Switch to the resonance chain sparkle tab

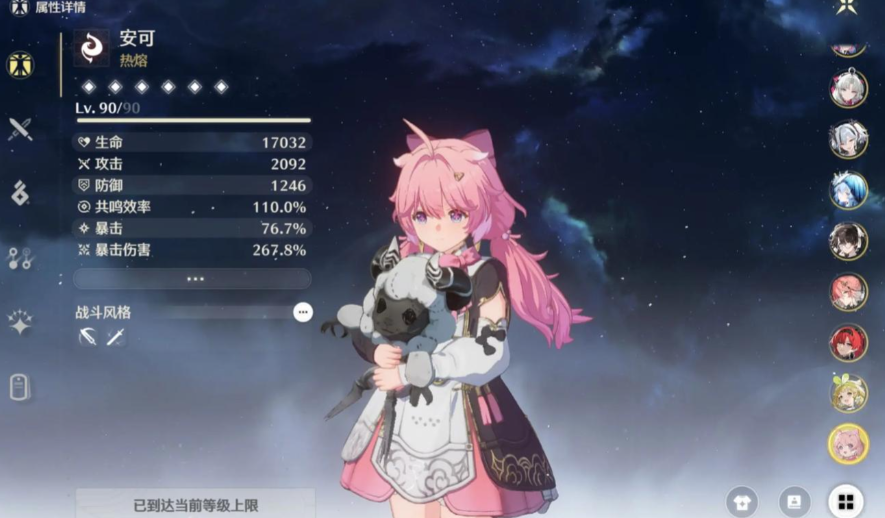(x=20, y=322)
